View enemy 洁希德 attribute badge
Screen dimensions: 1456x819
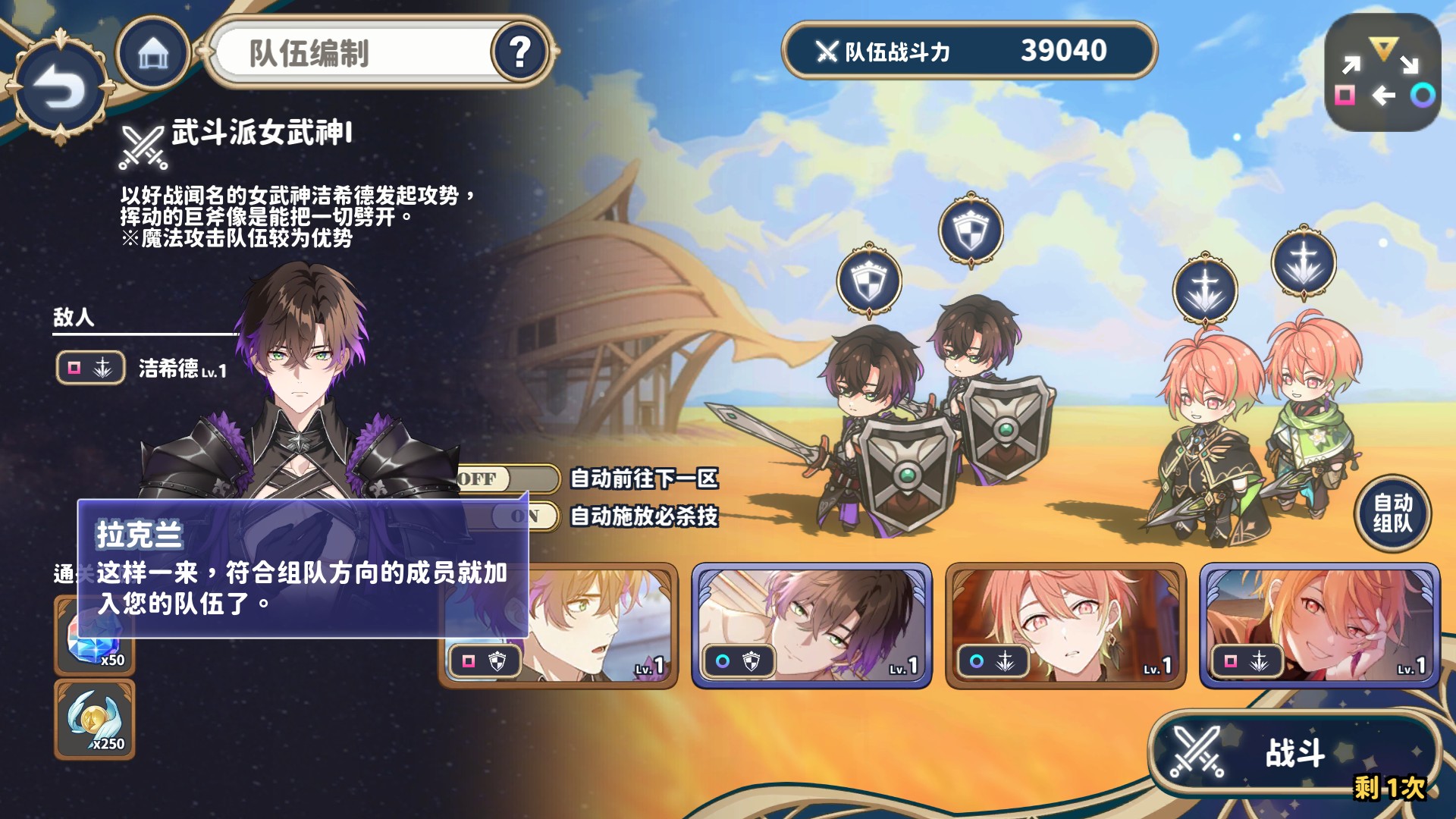pyautogui.click(x=90, y=369)
